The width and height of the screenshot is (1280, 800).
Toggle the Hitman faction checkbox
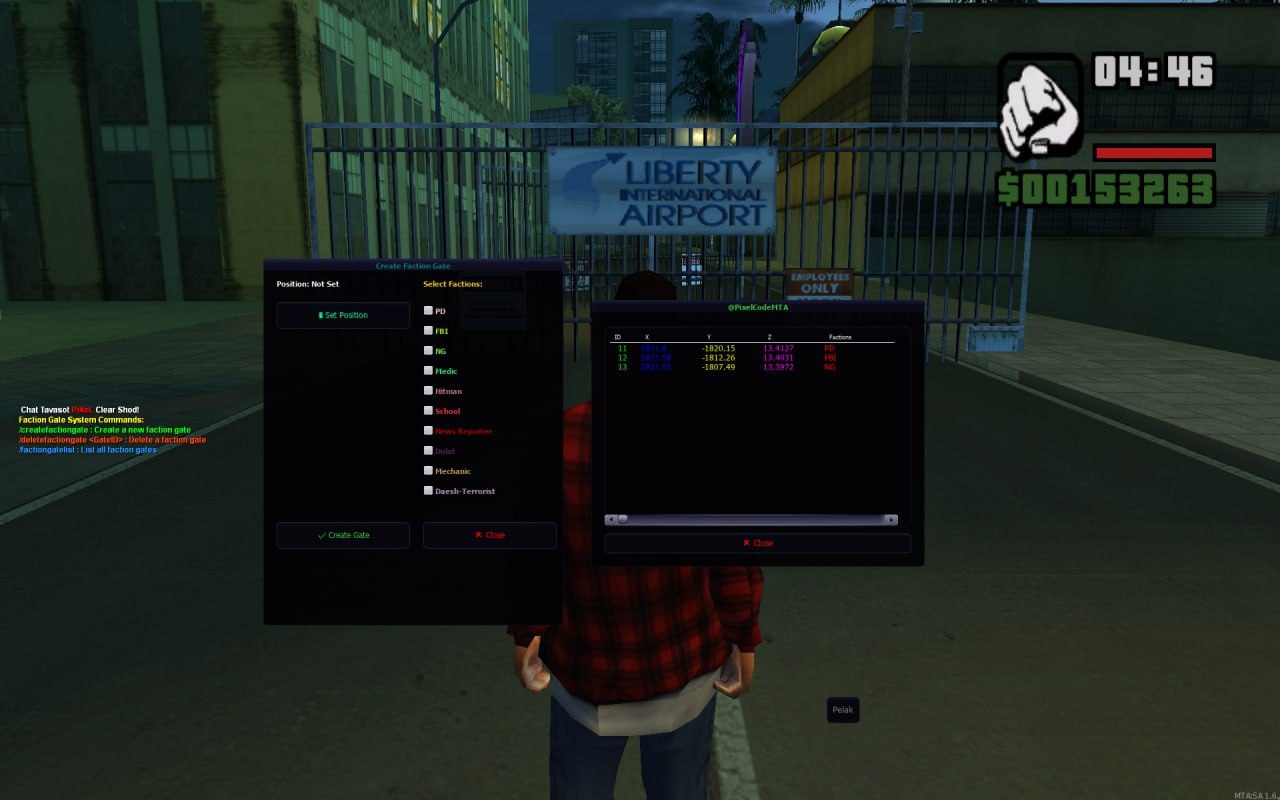429,391
